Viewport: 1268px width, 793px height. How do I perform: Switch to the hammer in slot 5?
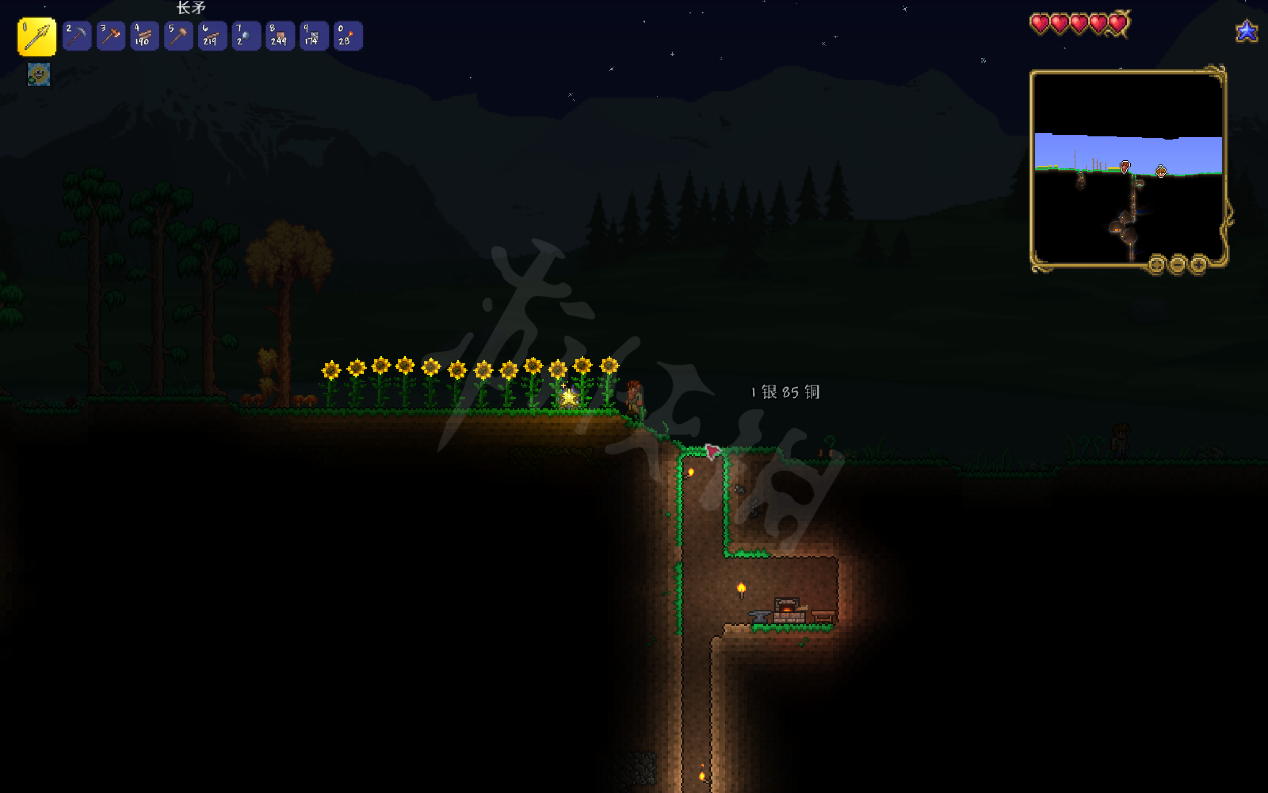tap(179, 37)
